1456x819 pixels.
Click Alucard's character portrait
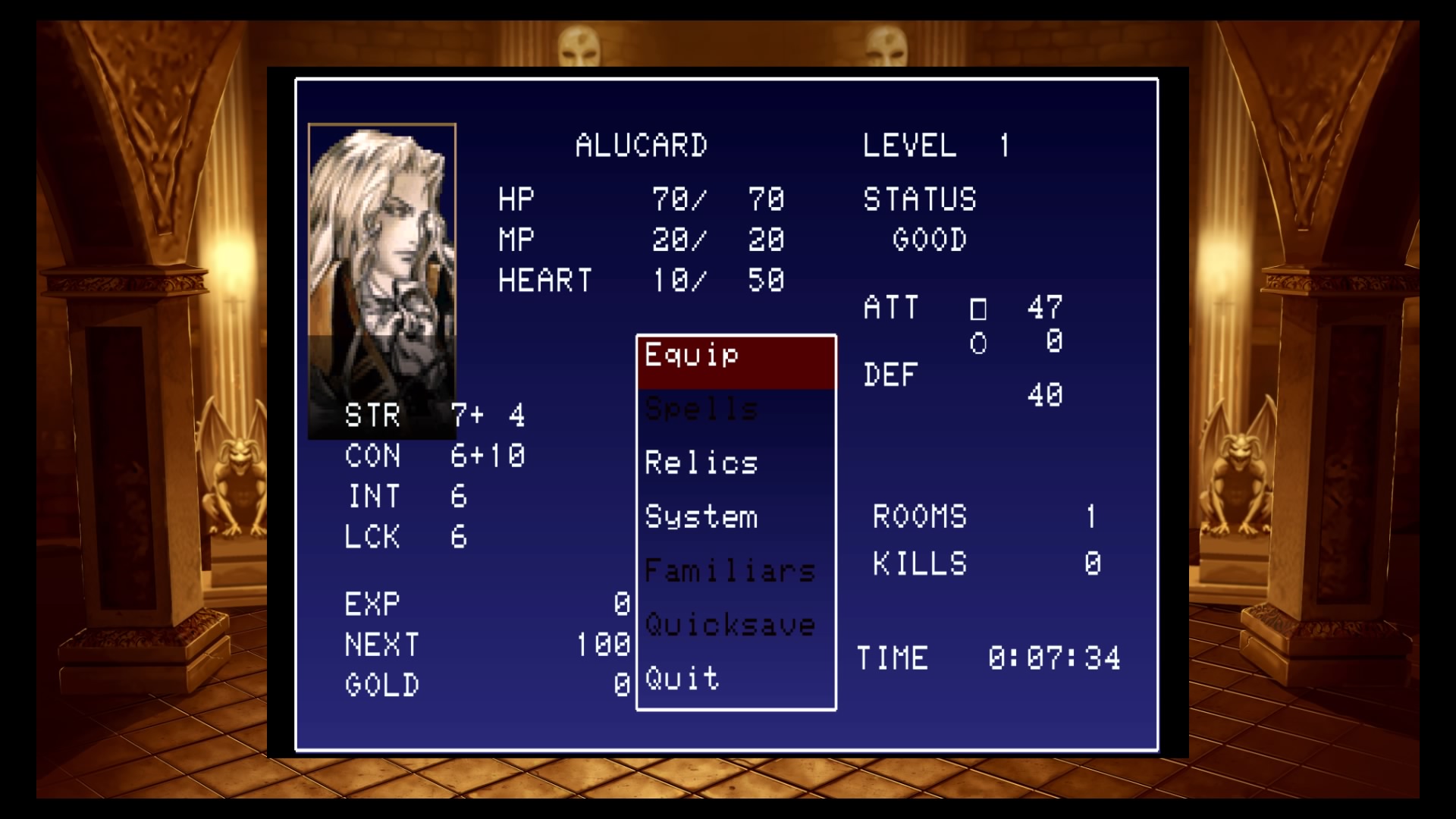pyautogui.click(x=382, y=281)
